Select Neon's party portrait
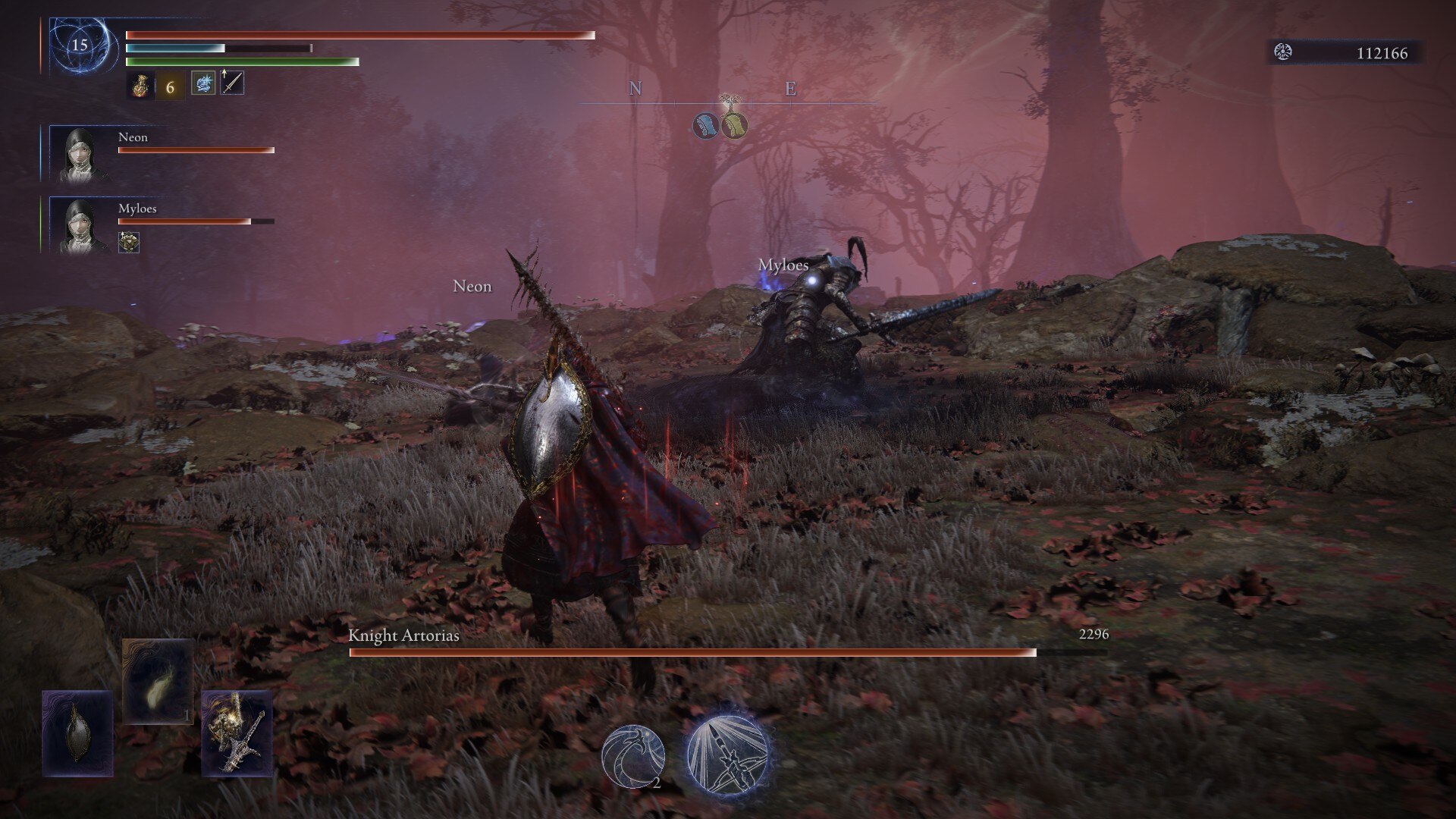The width and height of the screenshot is (1456, 819). coord(80,154)
